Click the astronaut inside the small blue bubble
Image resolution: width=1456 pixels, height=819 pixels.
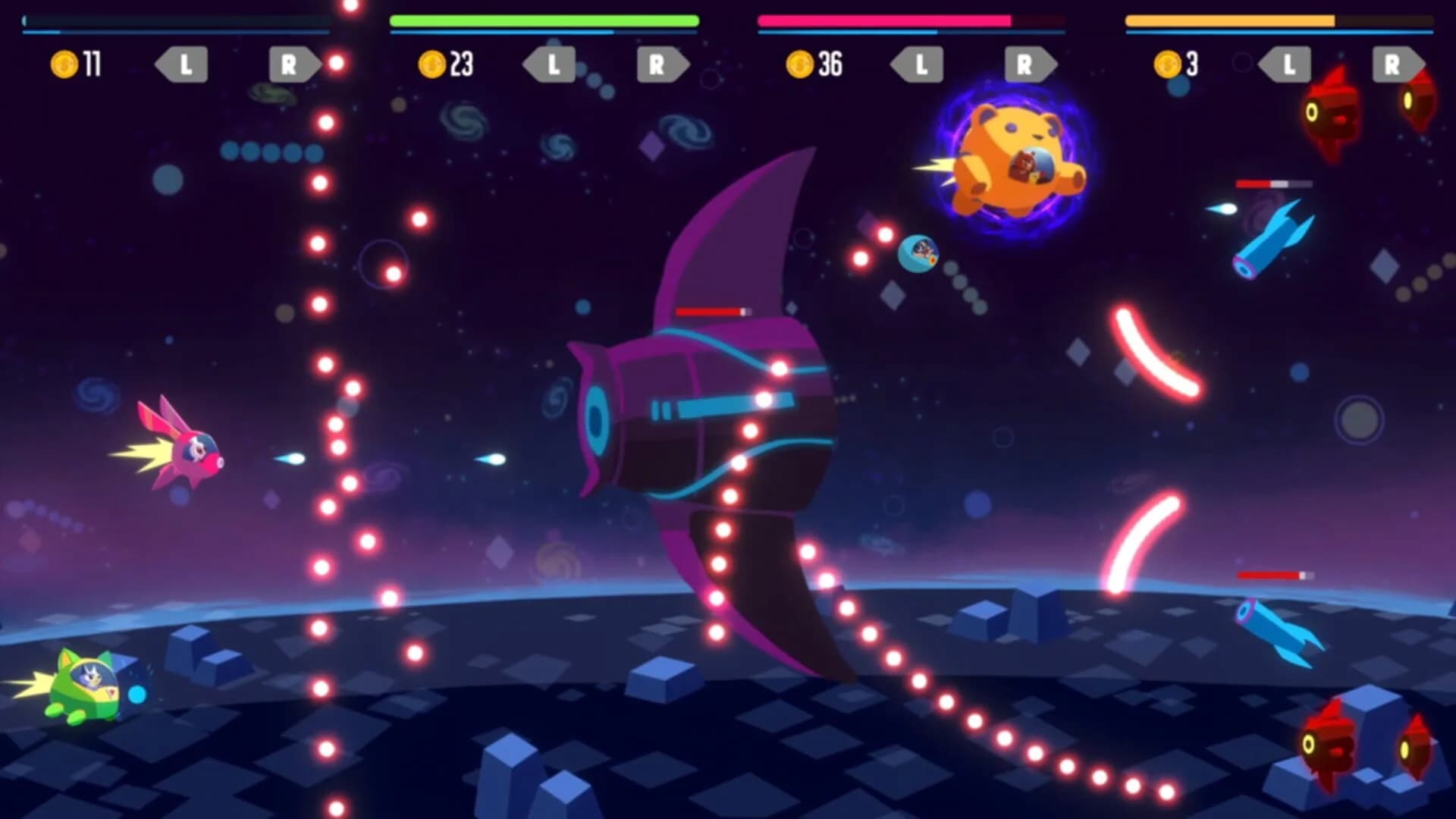click(x=920, y=254)
